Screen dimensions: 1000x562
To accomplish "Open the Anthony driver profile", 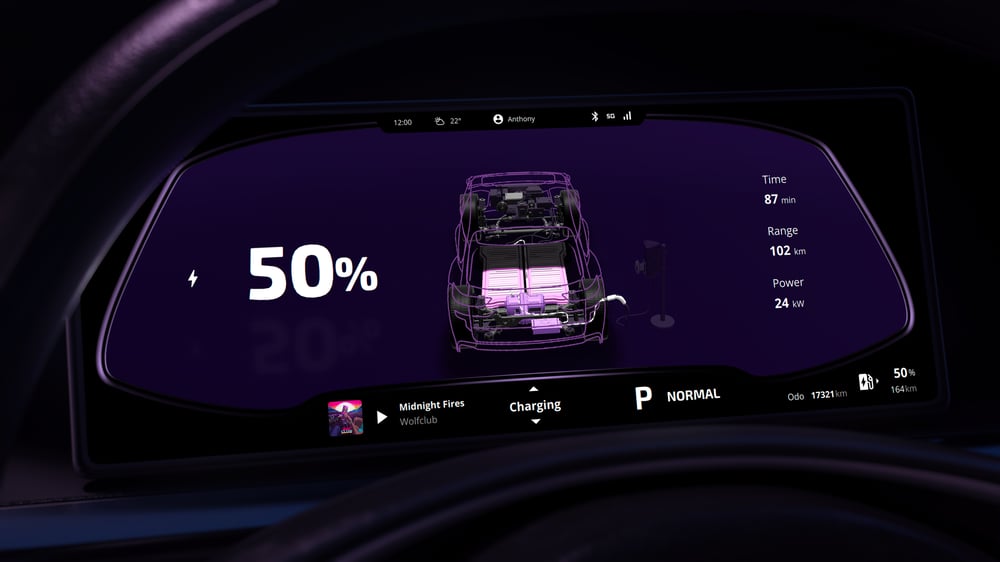I will [514, 119].
